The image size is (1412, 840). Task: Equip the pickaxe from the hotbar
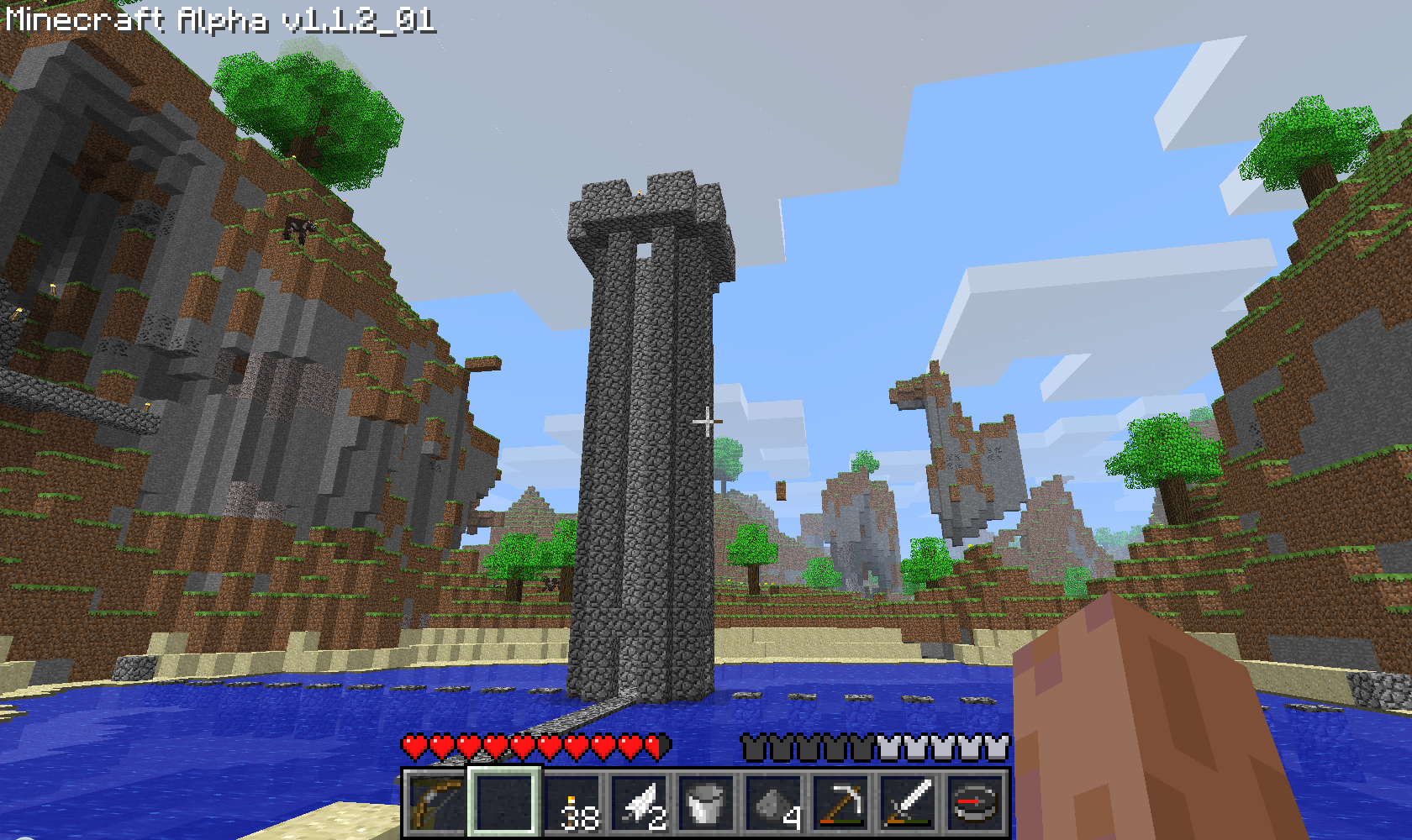click(841, 803)
